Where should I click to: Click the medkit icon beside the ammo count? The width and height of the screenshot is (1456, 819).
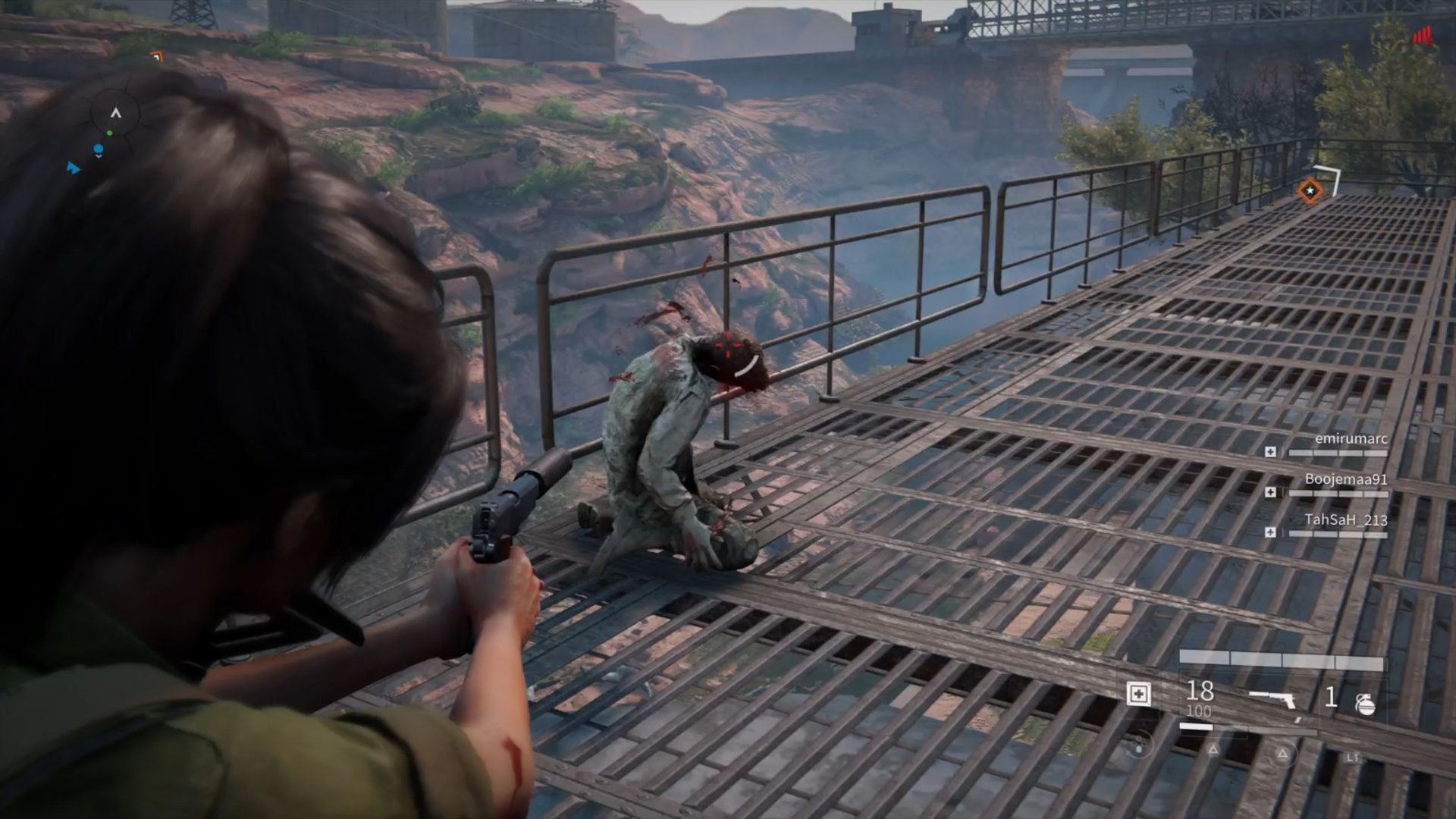point(1138,694)
